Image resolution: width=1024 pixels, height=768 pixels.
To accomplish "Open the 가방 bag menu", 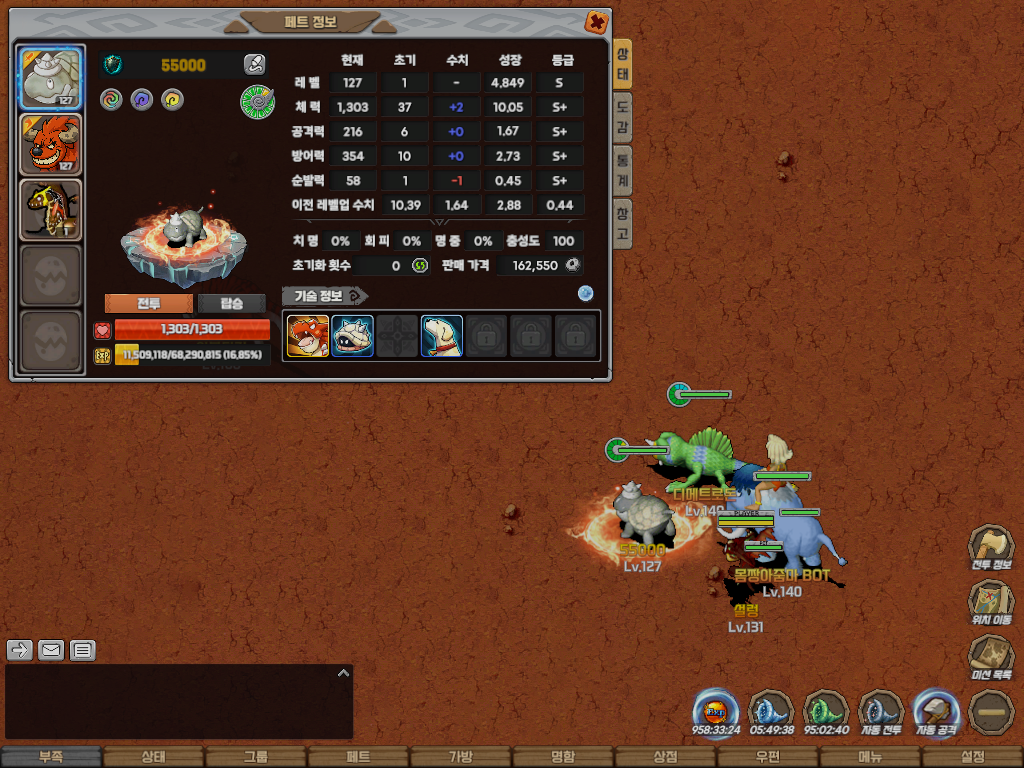I will coord(460,757).
